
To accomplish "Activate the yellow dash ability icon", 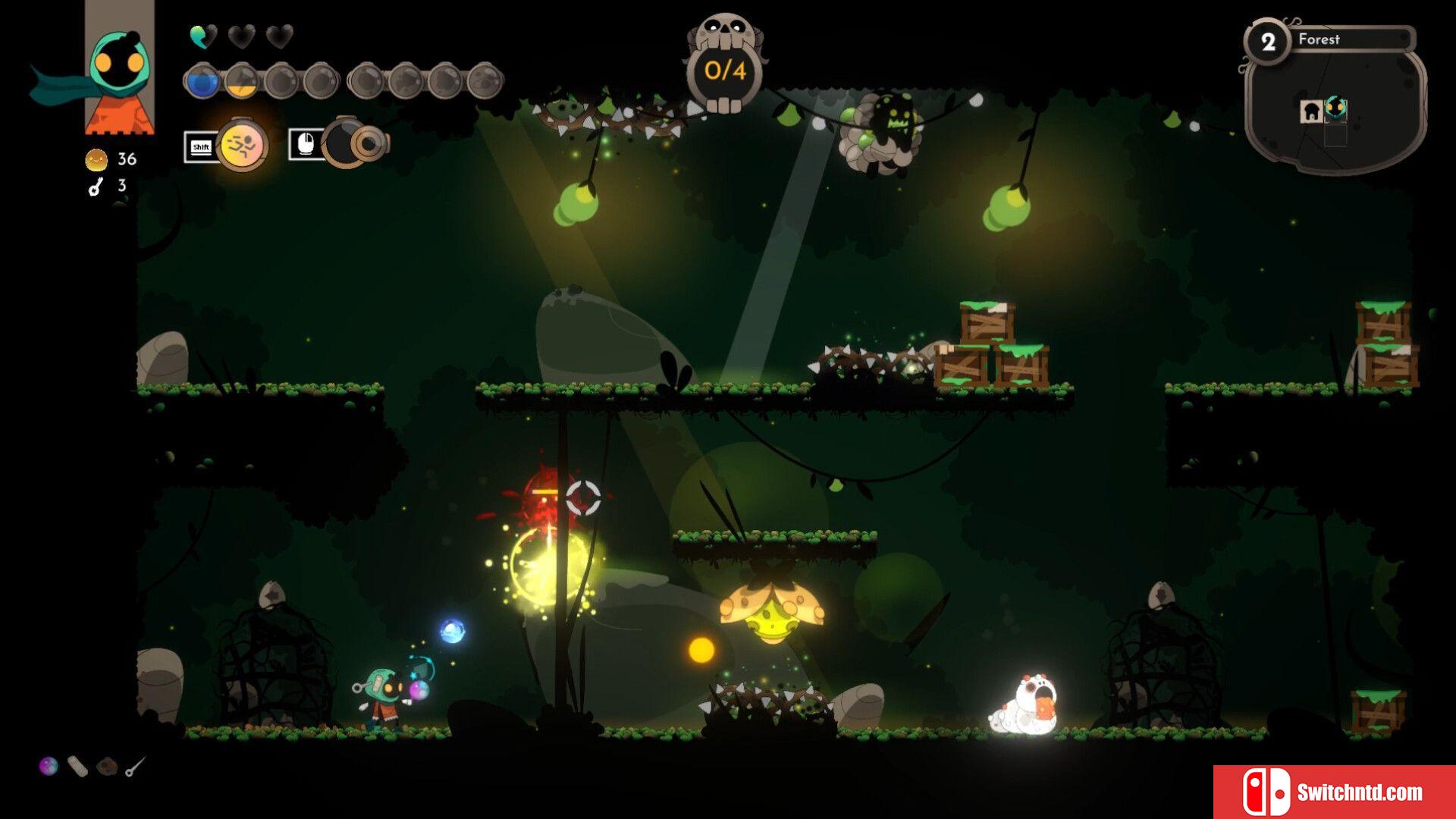I will coord(242,144).
